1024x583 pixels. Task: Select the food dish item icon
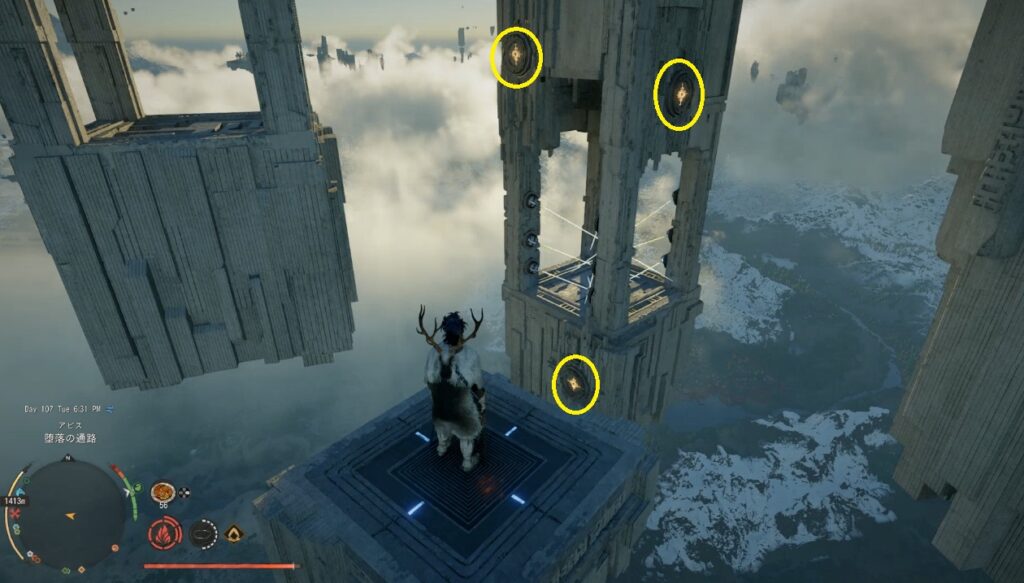click(161, 492)
